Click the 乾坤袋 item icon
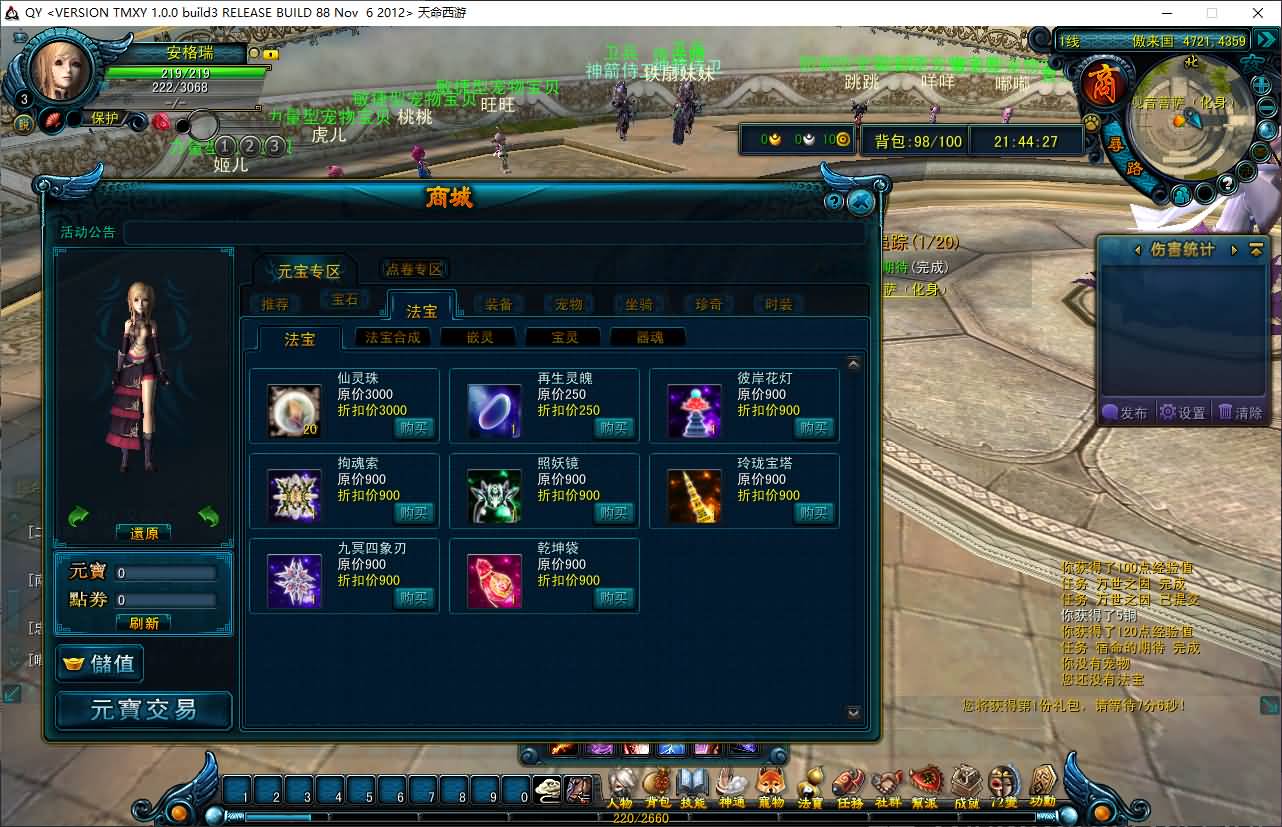Viewport: 1282px width, 827px height. (x=494, y=581)
